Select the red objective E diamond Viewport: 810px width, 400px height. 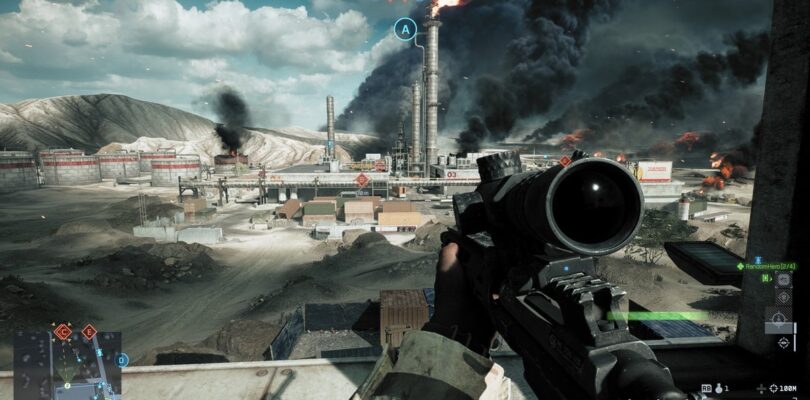pyautogui.click(x=89, y=331)
